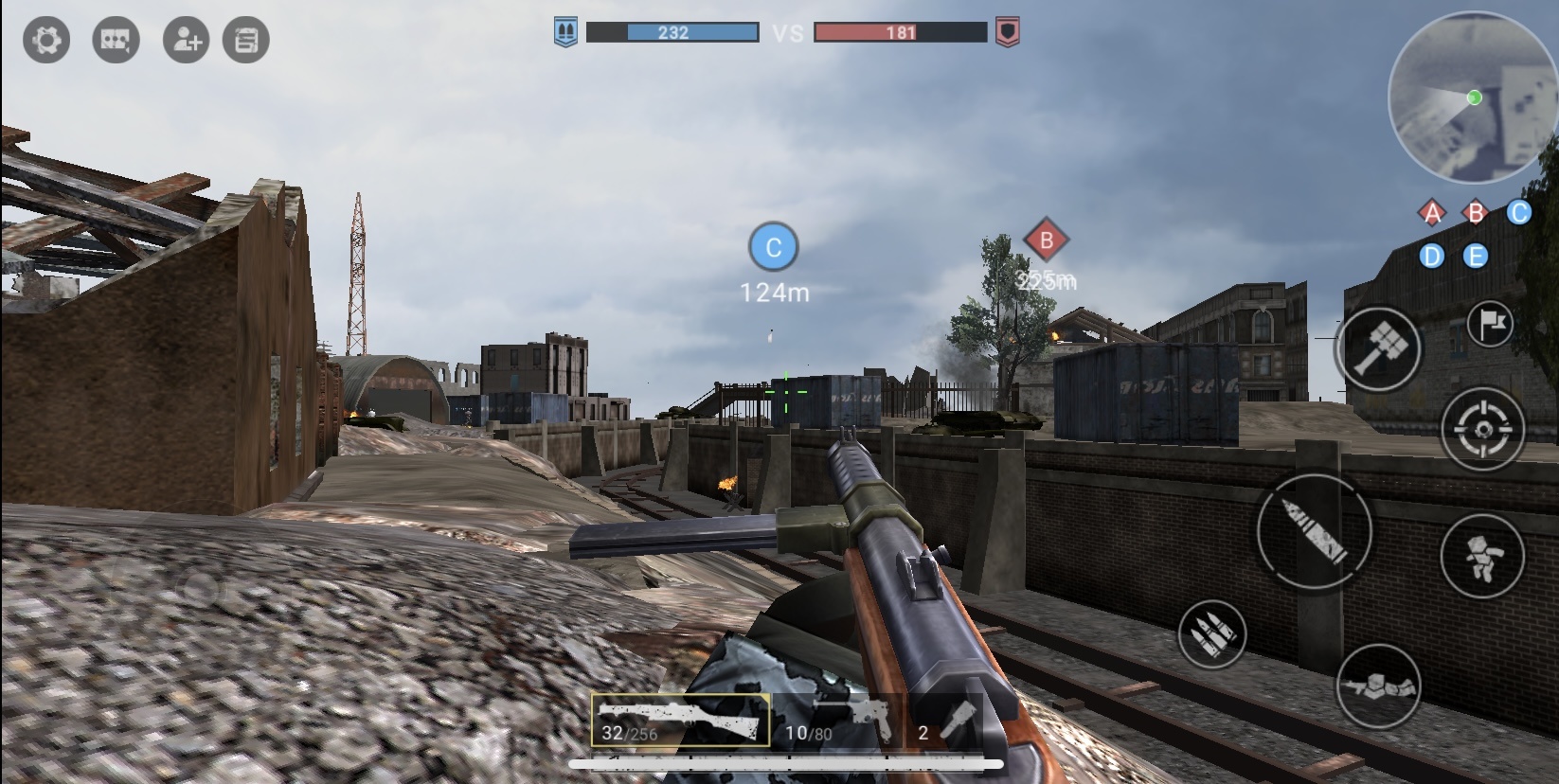The image size is (1559, 784).
Task: Open the chat message panel
Action: (x=116, y=41)
